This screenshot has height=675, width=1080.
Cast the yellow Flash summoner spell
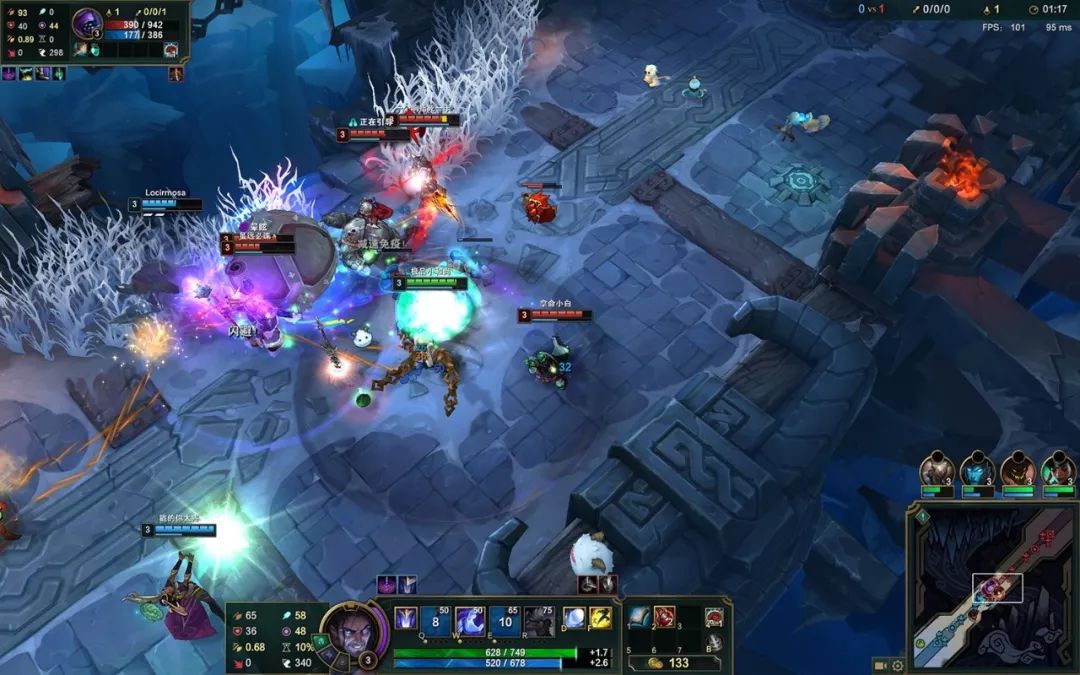point(600,619)
